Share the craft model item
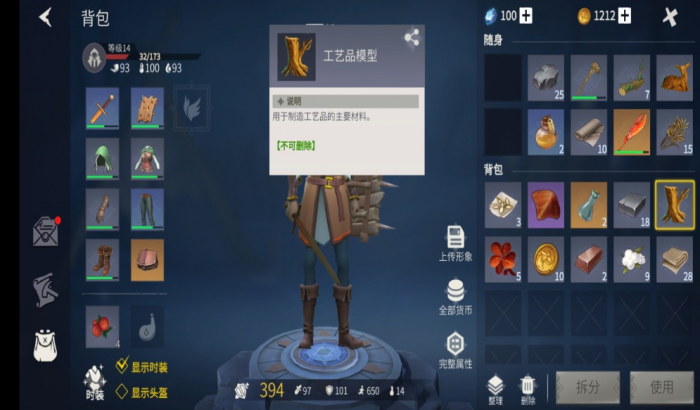This screenshot has height=410, width=700. pyautogui.click(x=411, y=38)
